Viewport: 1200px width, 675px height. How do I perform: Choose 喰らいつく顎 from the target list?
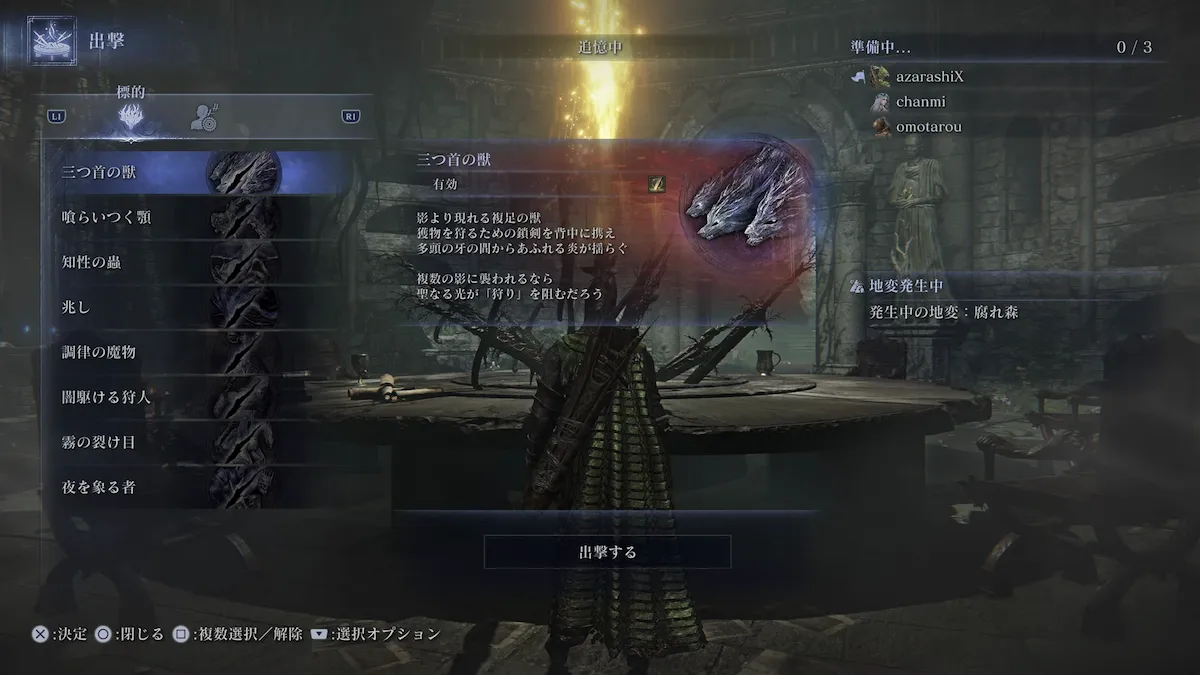[200, 217]
